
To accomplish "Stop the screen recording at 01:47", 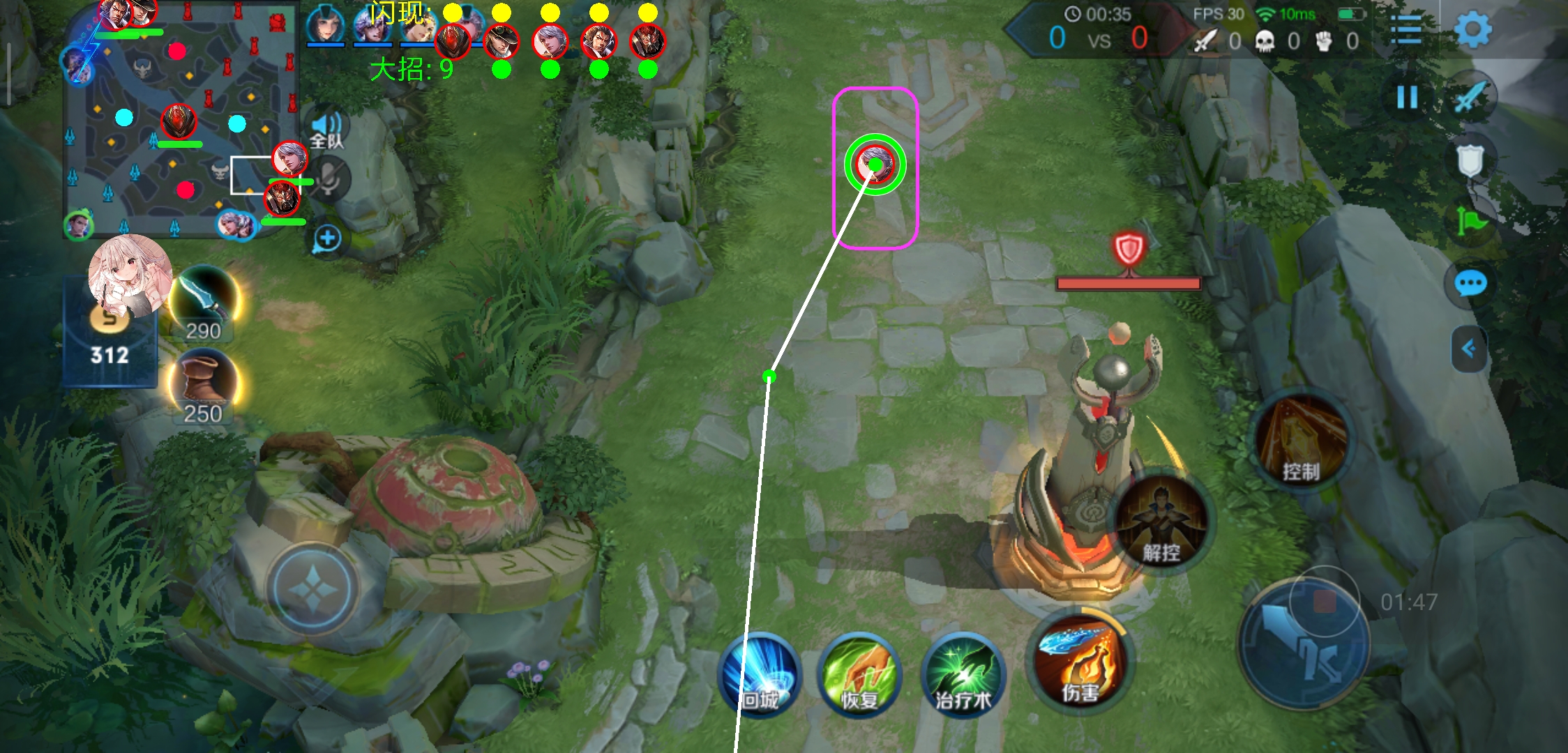I will (x=1324, y=601).
